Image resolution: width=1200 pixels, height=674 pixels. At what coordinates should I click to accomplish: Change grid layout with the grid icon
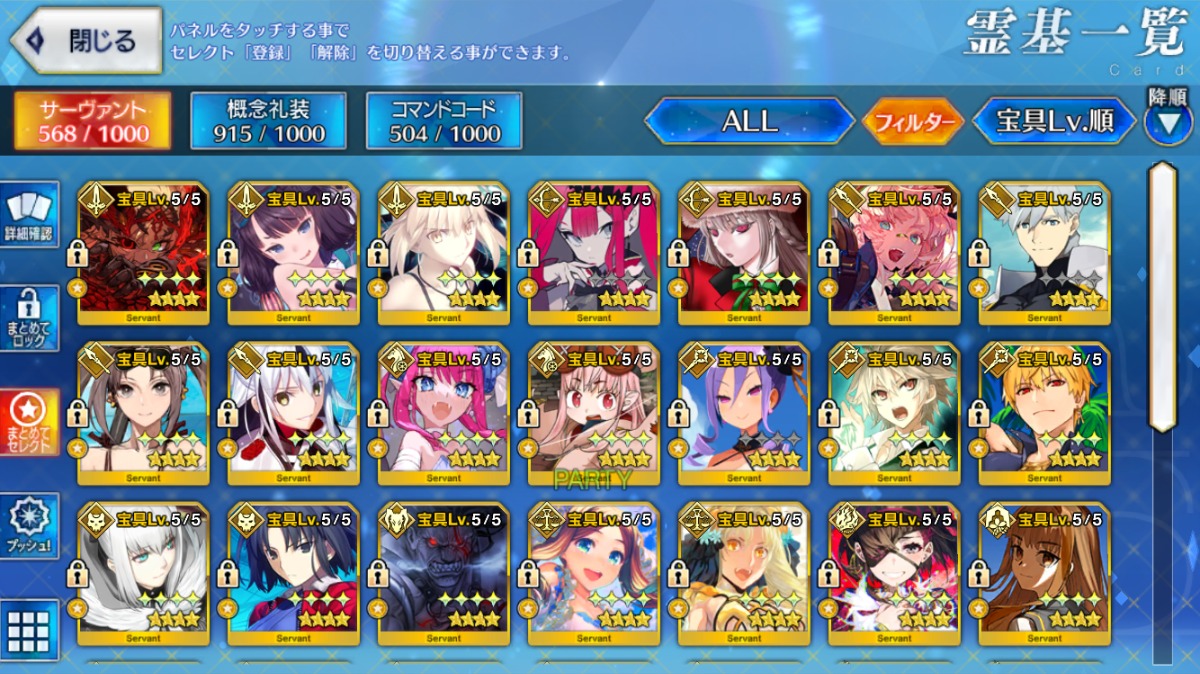(30, 630)
